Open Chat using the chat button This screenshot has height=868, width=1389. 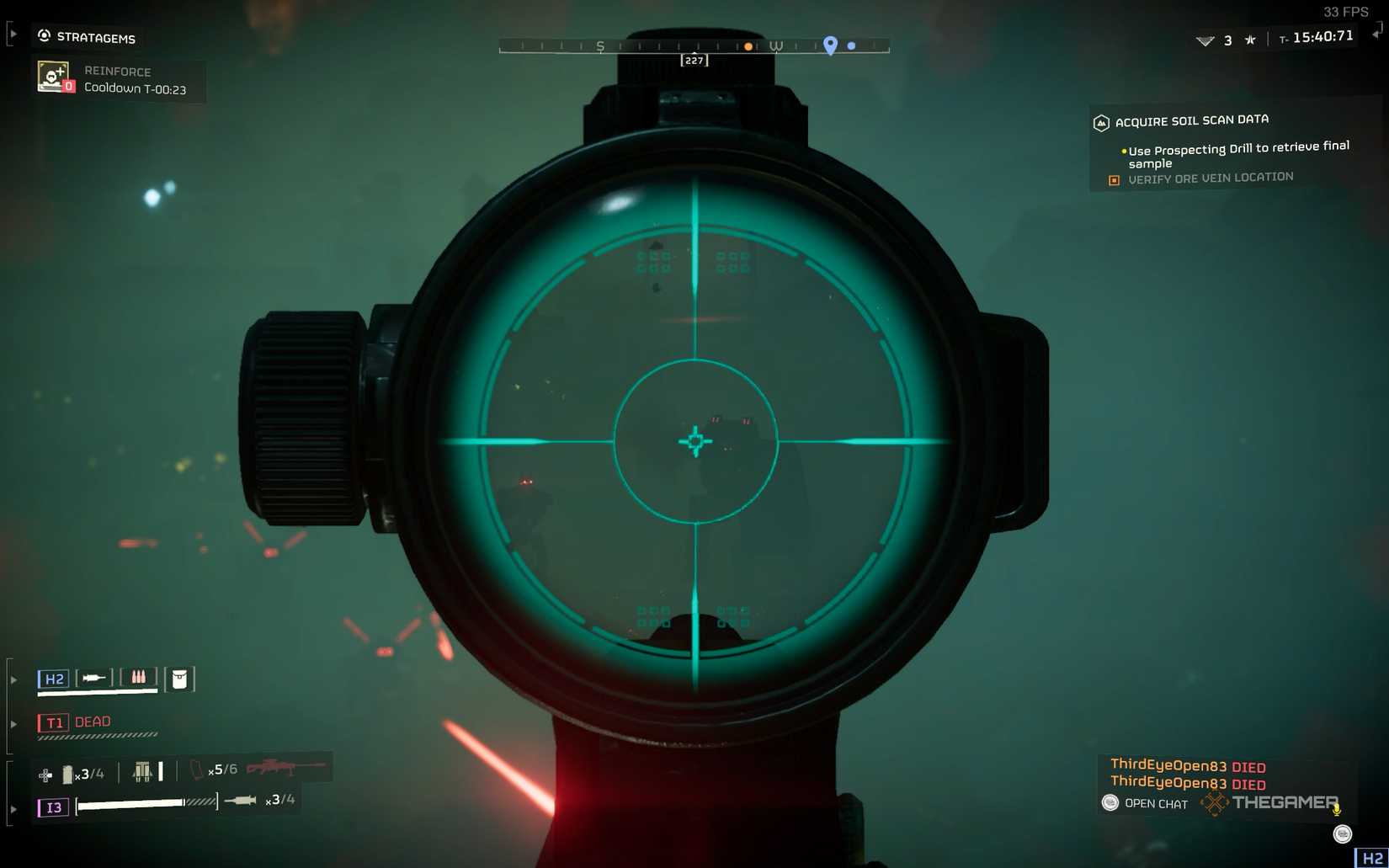click(x=1110, y=802)
